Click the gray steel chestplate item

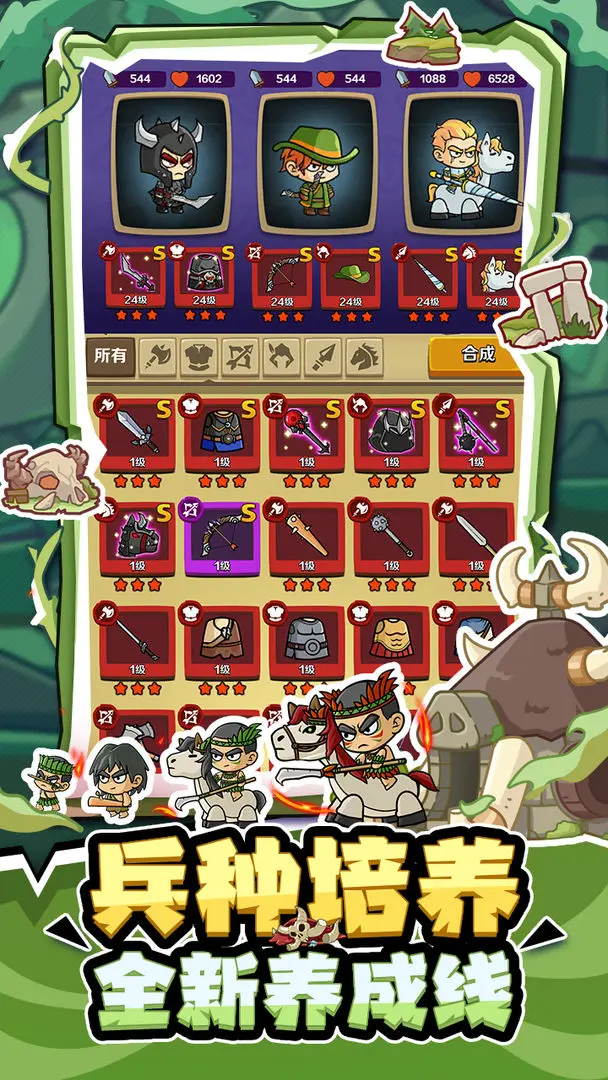coord(305,638)
